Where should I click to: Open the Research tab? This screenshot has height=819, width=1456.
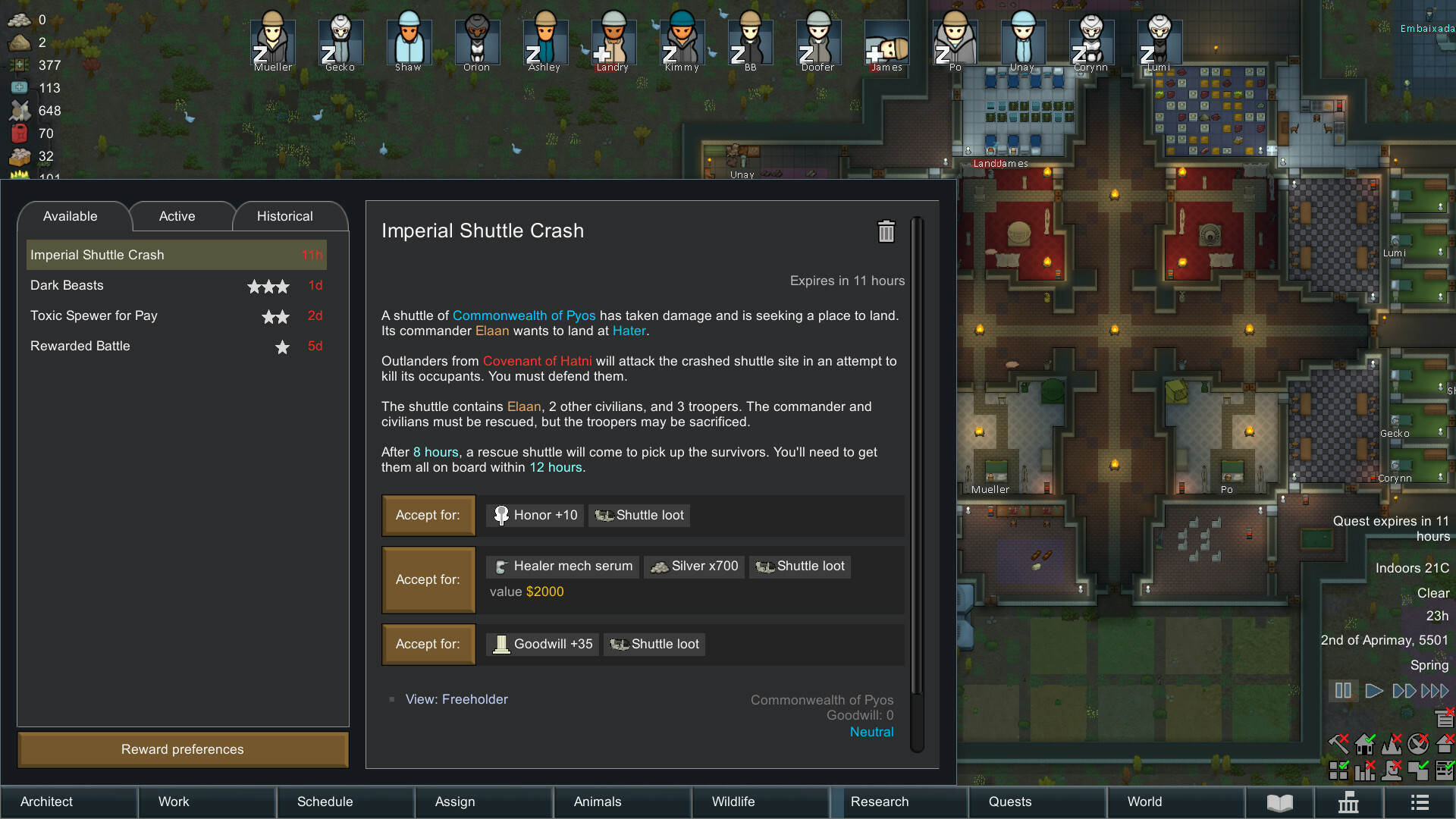[879, 802]
